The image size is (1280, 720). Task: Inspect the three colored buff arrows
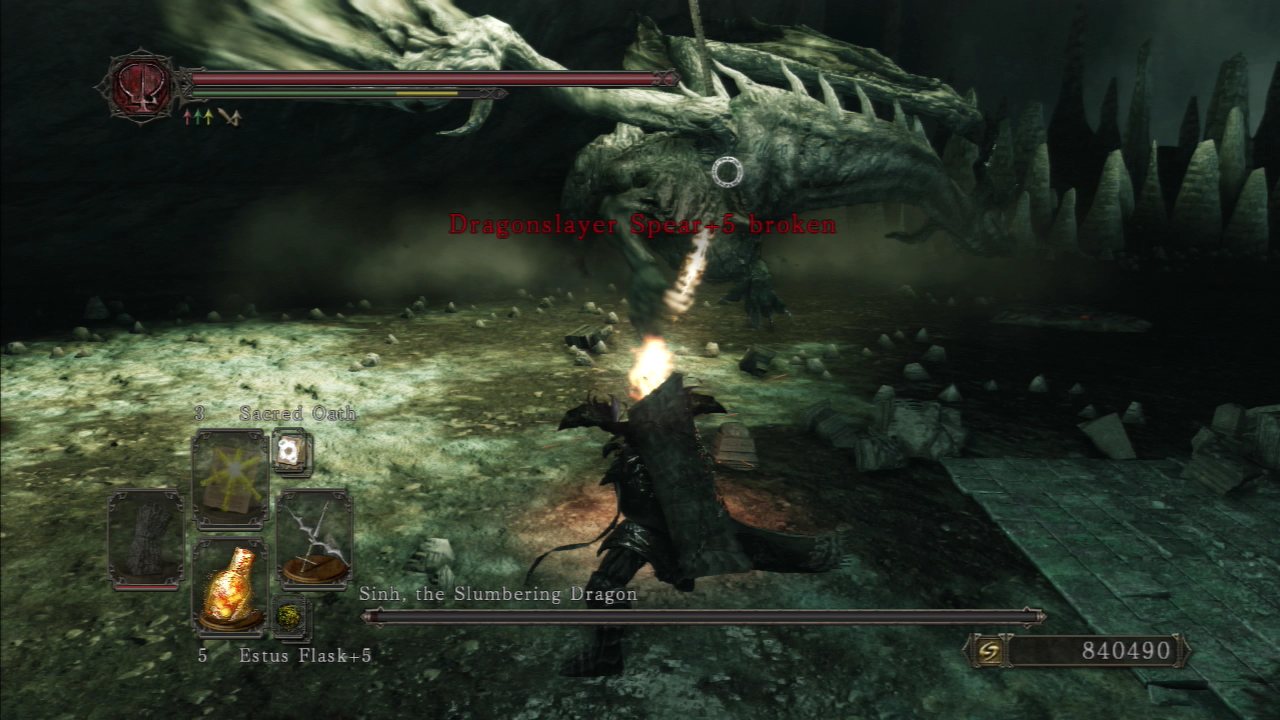point(198,118)
